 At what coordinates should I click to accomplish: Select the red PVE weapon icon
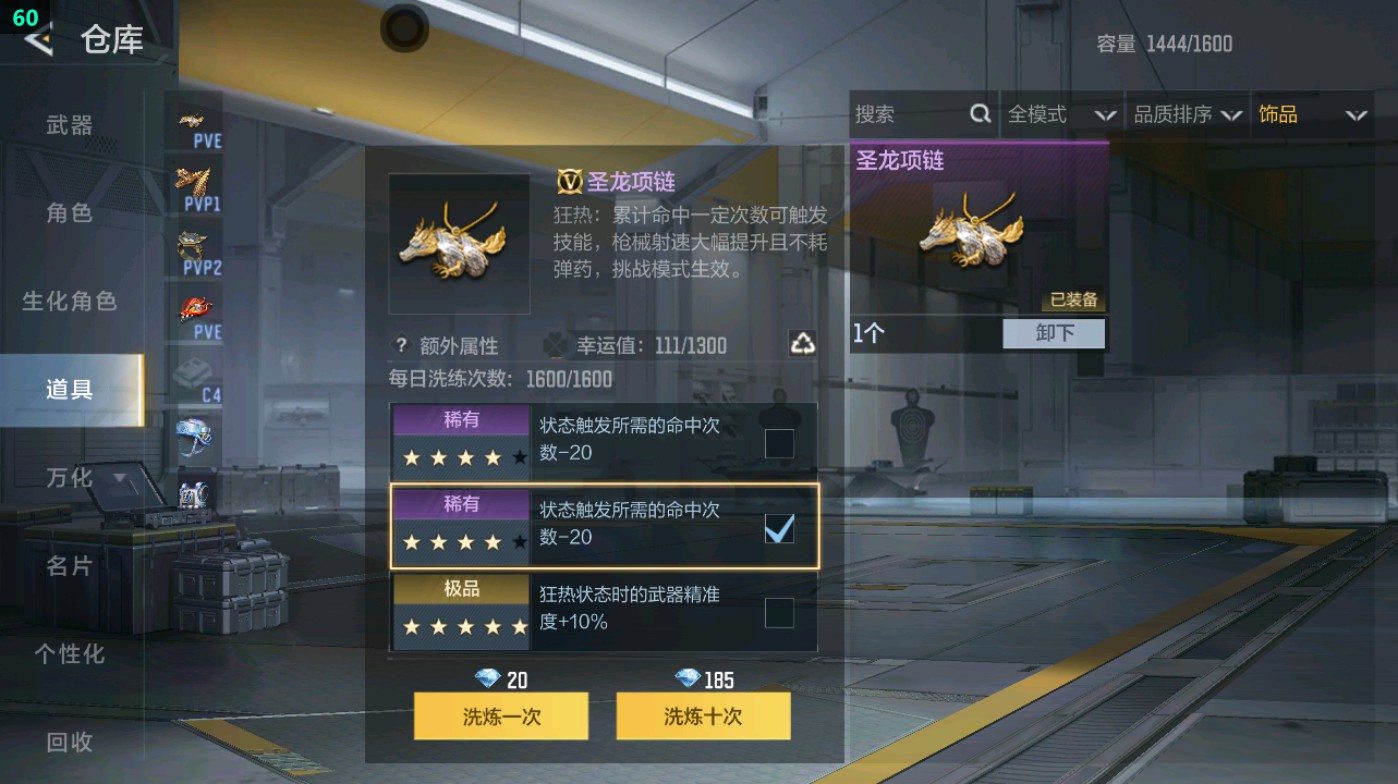point(197,305)
